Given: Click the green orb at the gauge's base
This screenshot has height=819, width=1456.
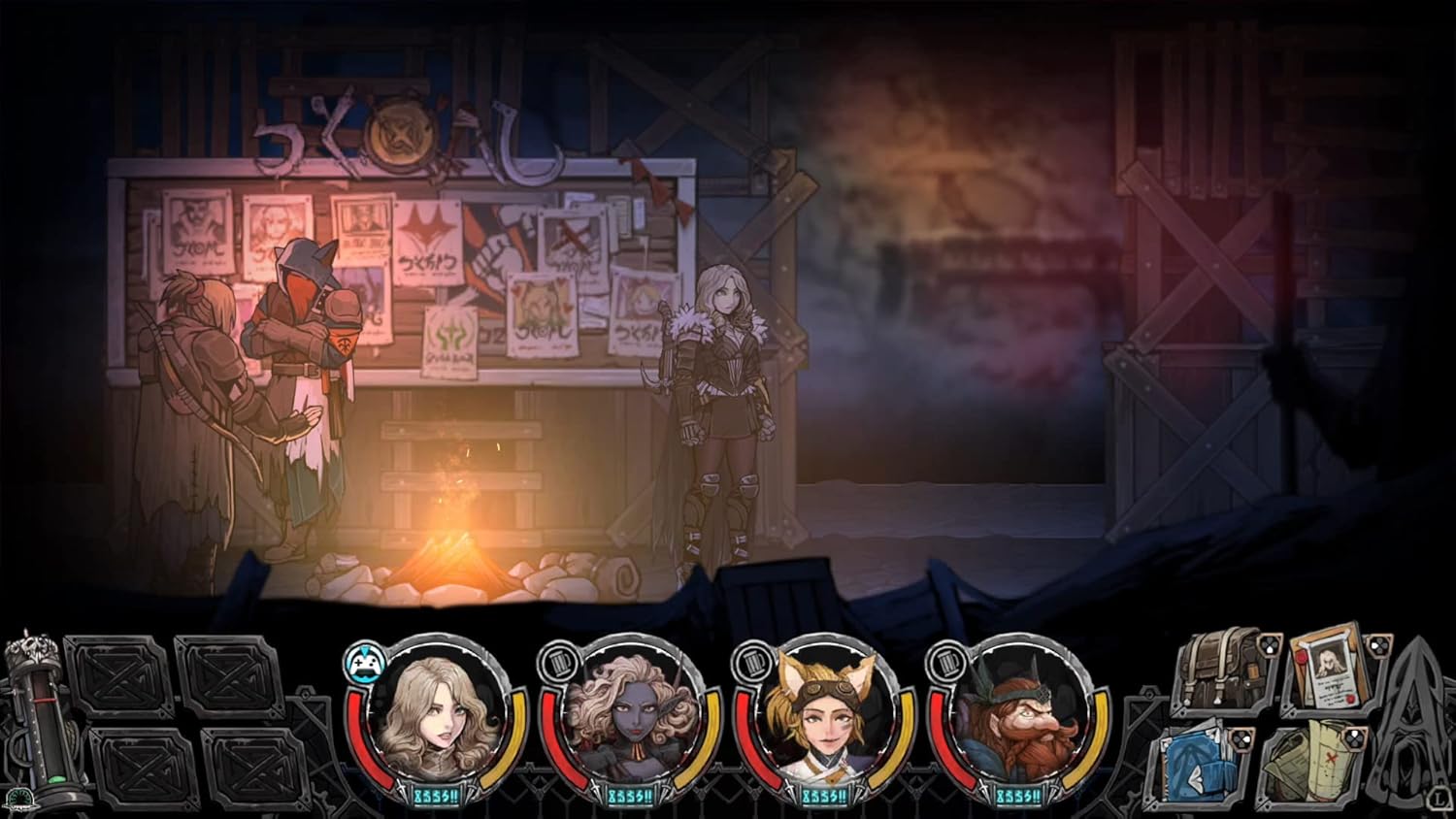Looking at the screenshot, I should [x=56, y=777].
